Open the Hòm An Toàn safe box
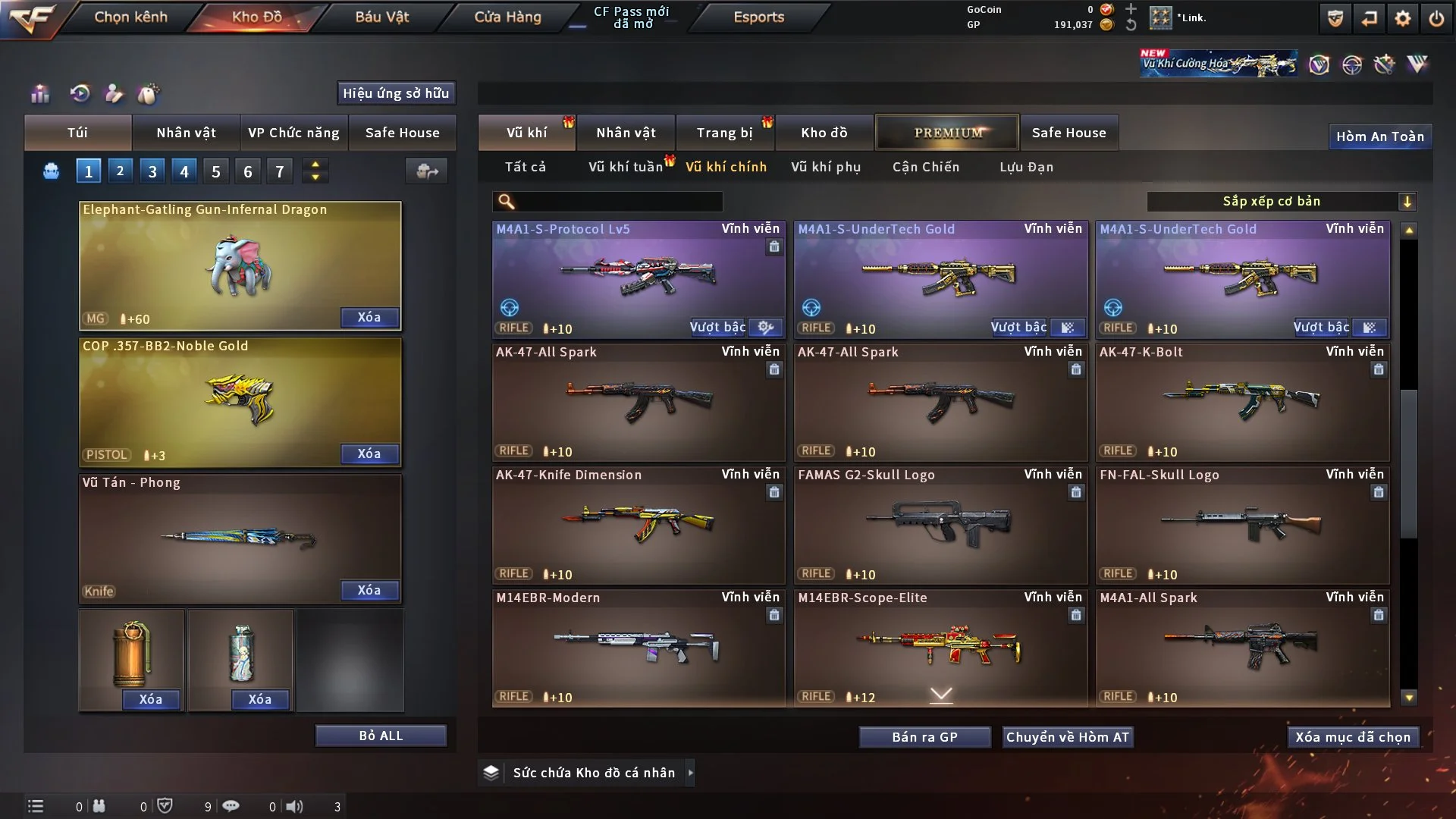 pos(1379,136)
